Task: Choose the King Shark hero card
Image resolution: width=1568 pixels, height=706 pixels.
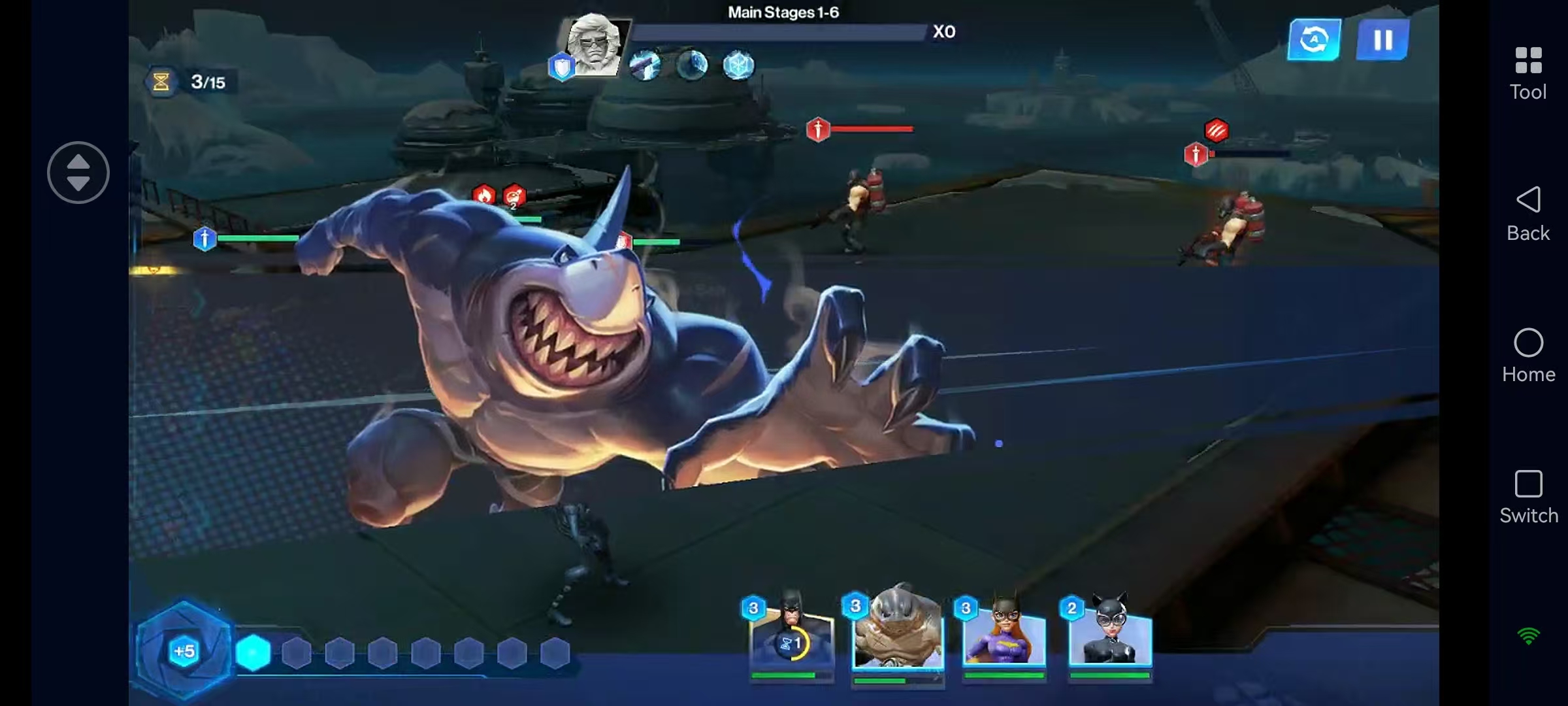Action: (x=898, y=631)
